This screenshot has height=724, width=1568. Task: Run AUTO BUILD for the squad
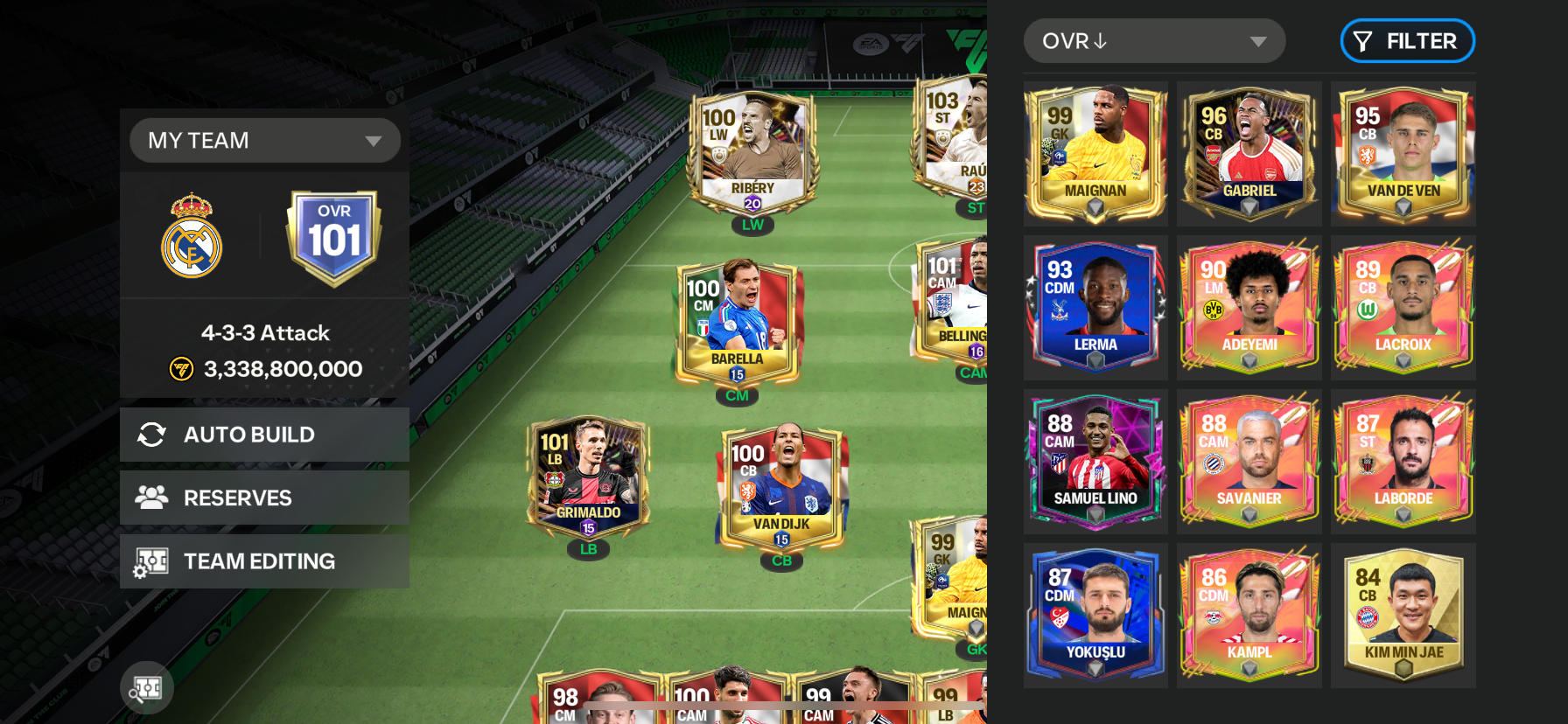(x=264, y=435)
